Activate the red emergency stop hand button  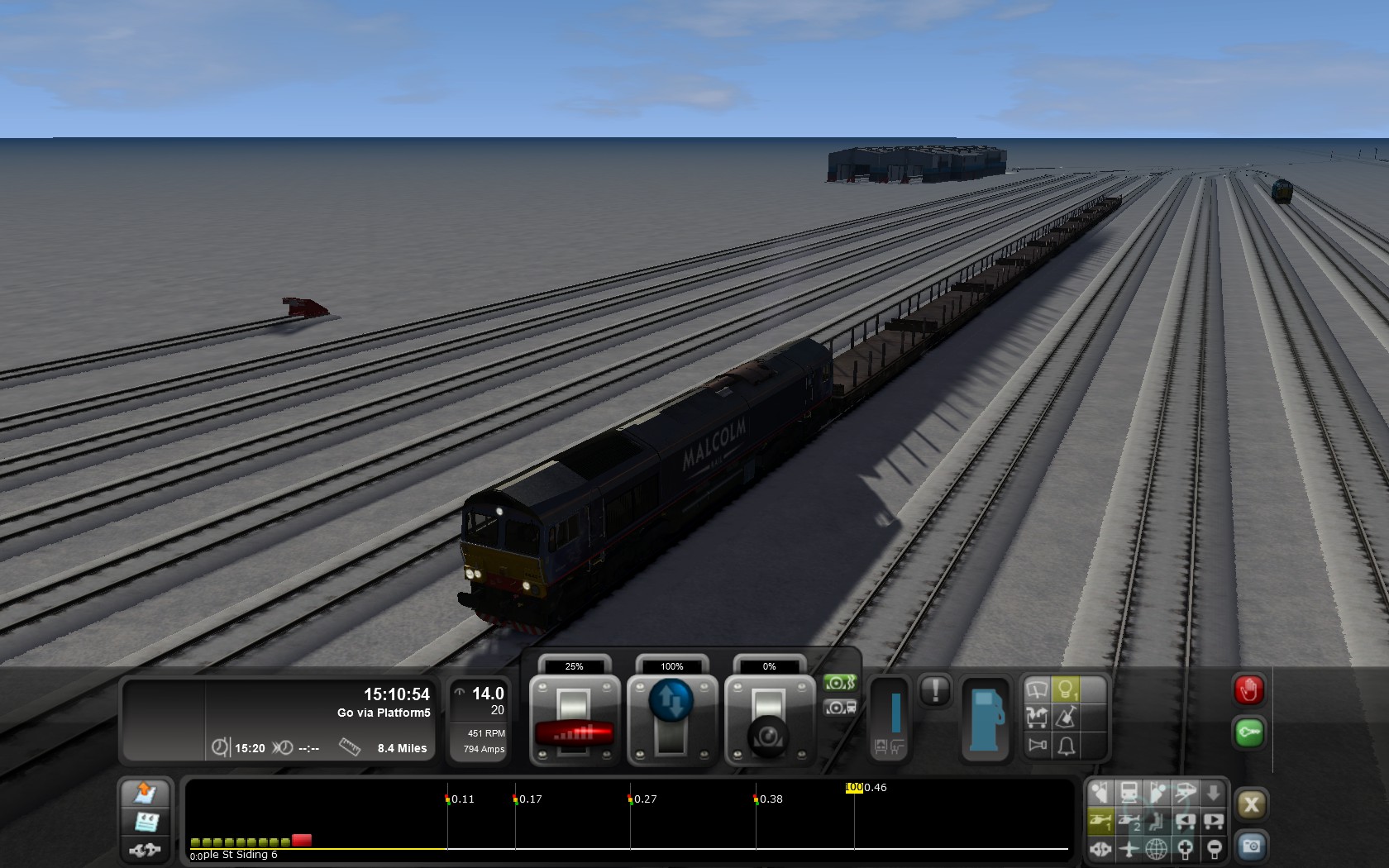tap(1248, 689)
